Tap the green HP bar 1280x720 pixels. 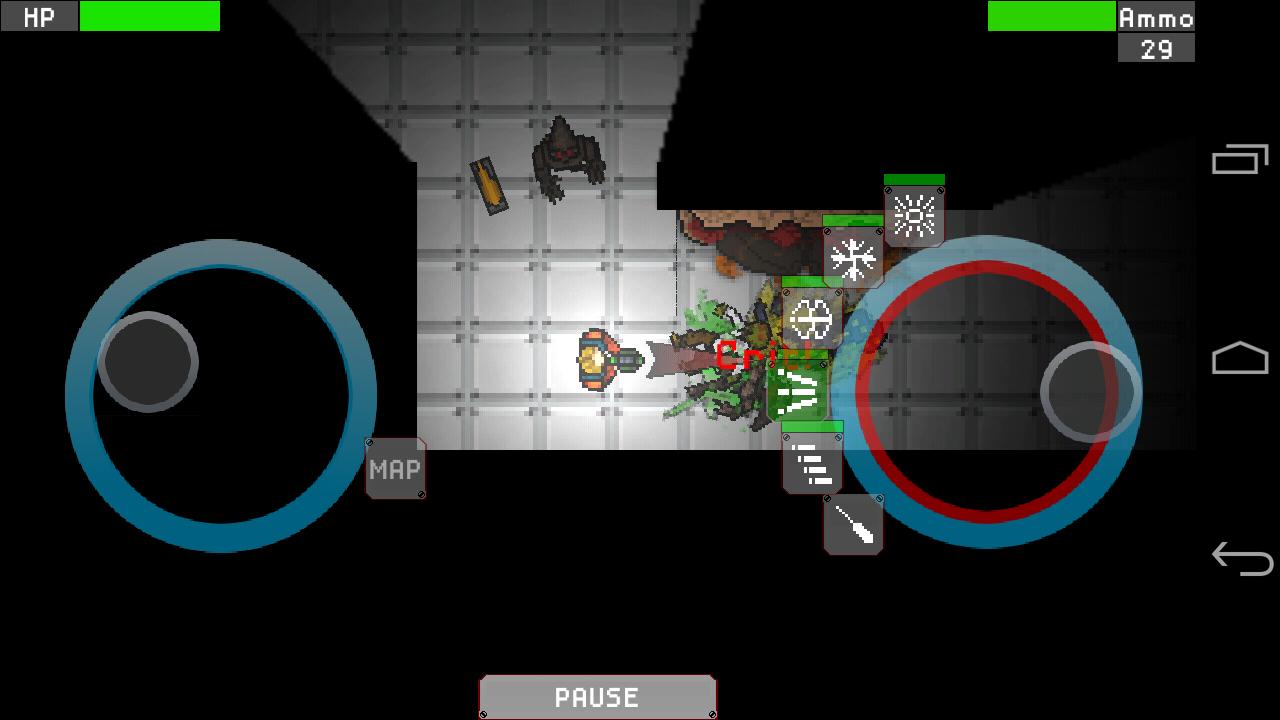(x=148, y=17)
